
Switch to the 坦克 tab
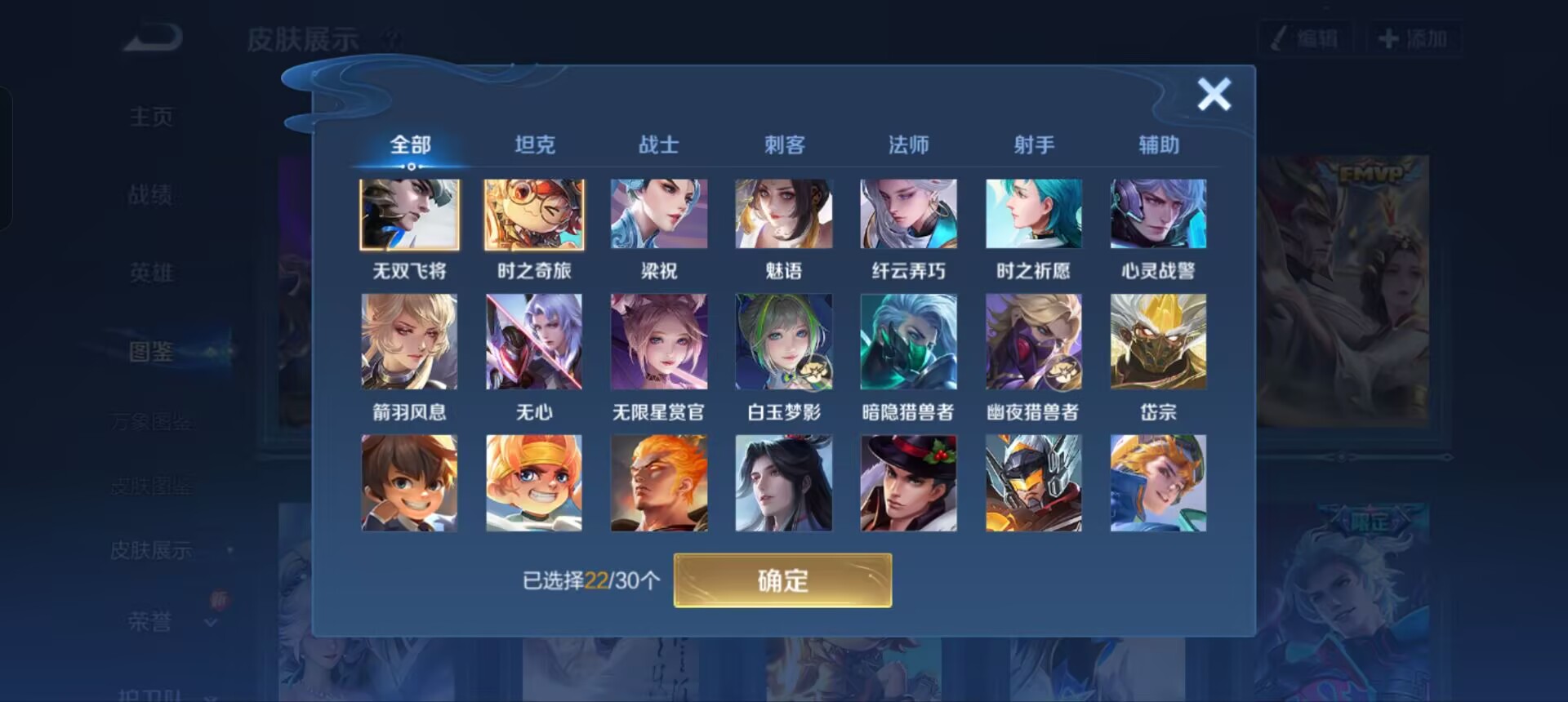(535, 144)
